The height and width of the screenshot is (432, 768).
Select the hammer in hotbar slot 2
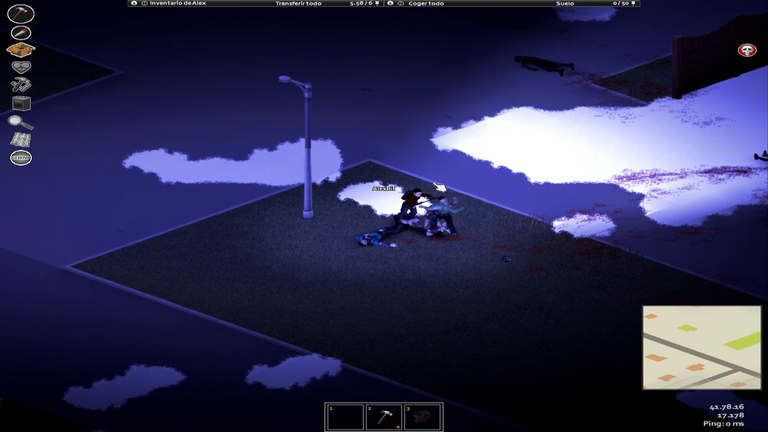click(x=384, y=417)
